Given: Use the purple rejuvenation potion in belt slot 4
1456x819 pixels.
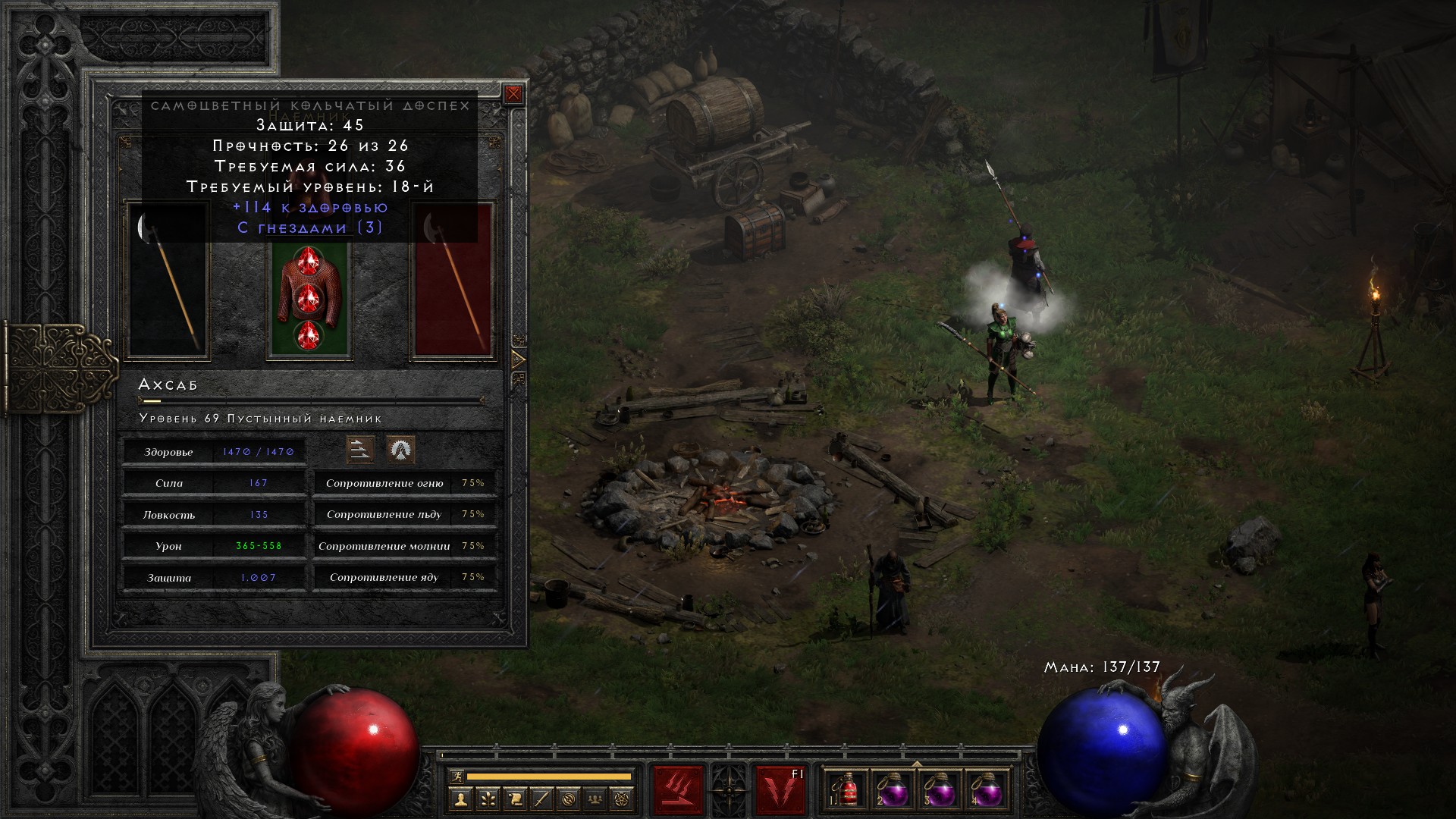Looking at the screenshot, I should click(987, 791).
